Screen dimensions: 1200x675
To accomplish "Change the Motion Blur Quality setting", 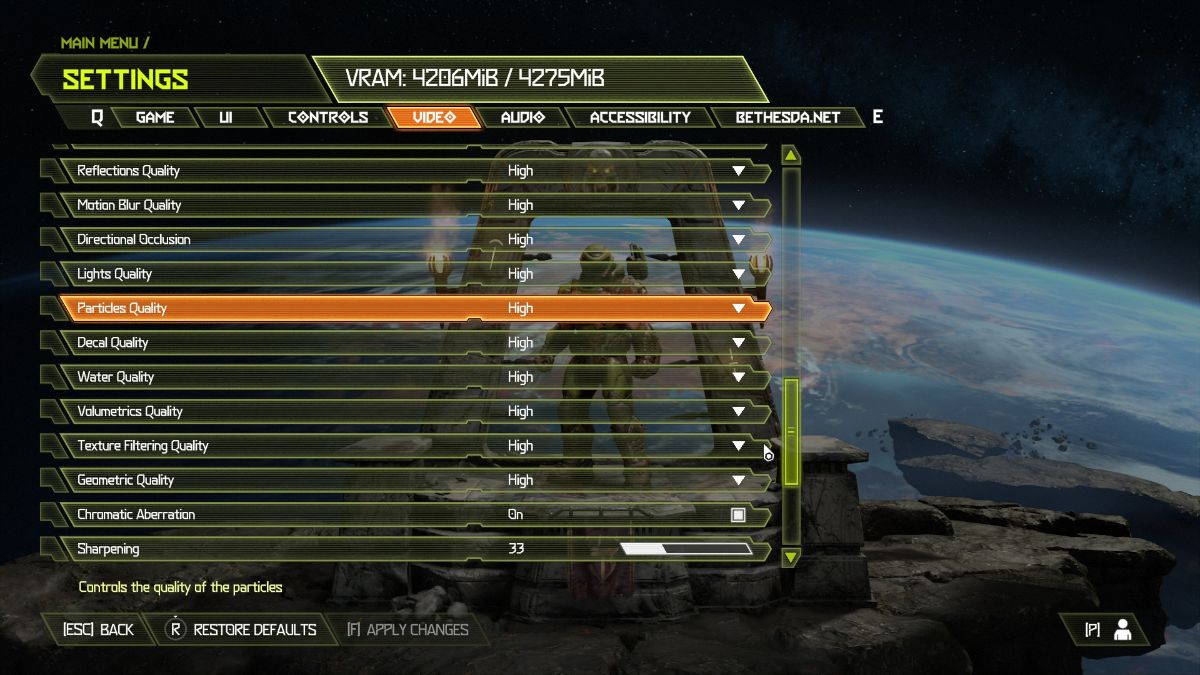I will pos(738,205).
